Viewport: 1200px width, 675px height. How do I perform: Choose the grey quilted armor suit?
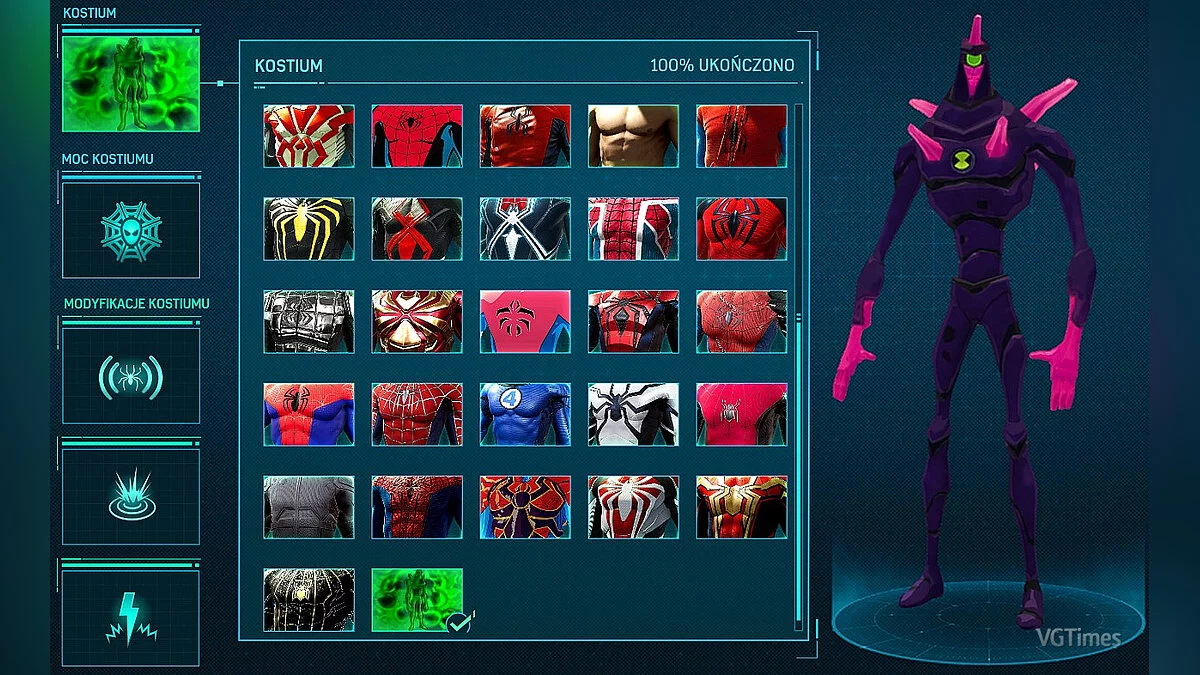(x=309, y=321)
